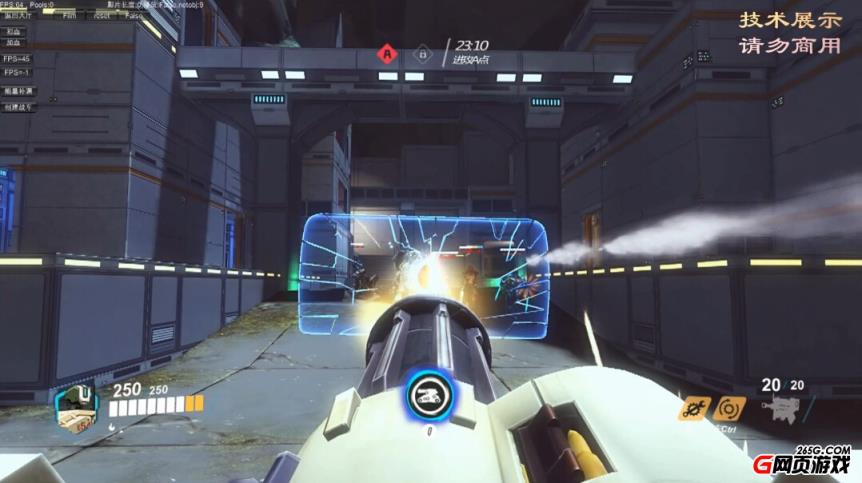862x483 pixels.
Task: Activate the wrench-and-gear self-repair ability
Action: point(692,408)
